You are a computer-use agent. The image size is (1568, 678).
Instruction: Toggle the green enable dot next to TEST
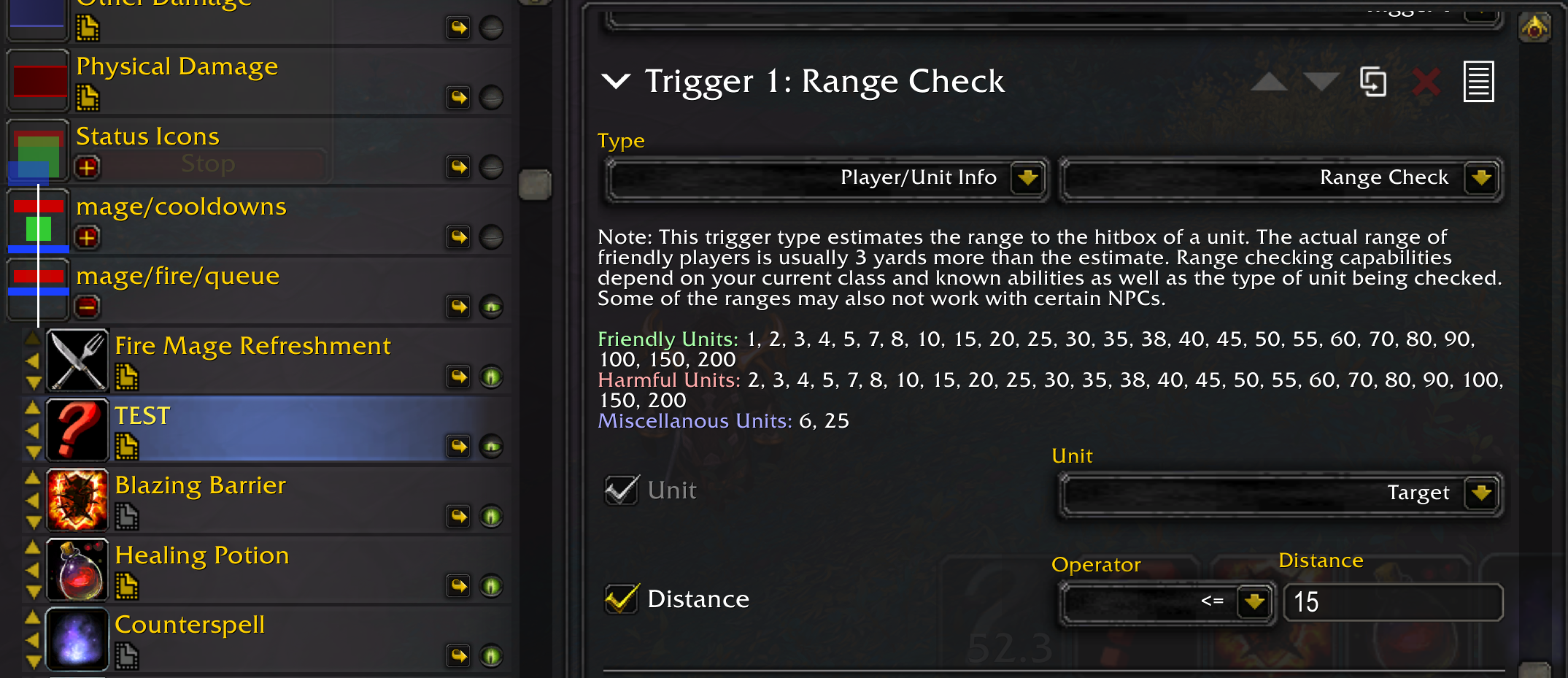tap(493, 446)
